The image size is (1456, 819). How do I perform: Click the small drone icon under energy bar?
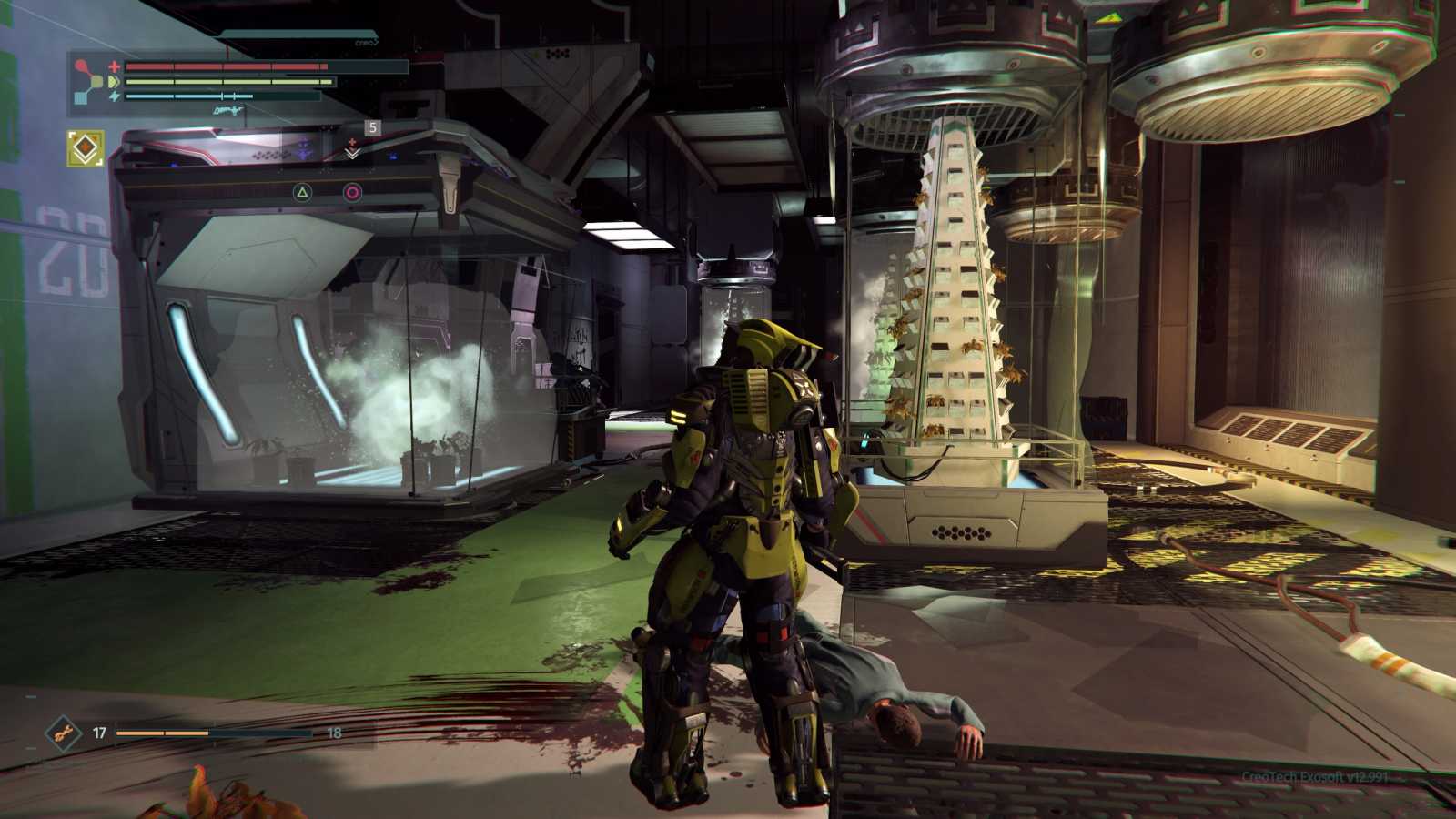(227, 109)
